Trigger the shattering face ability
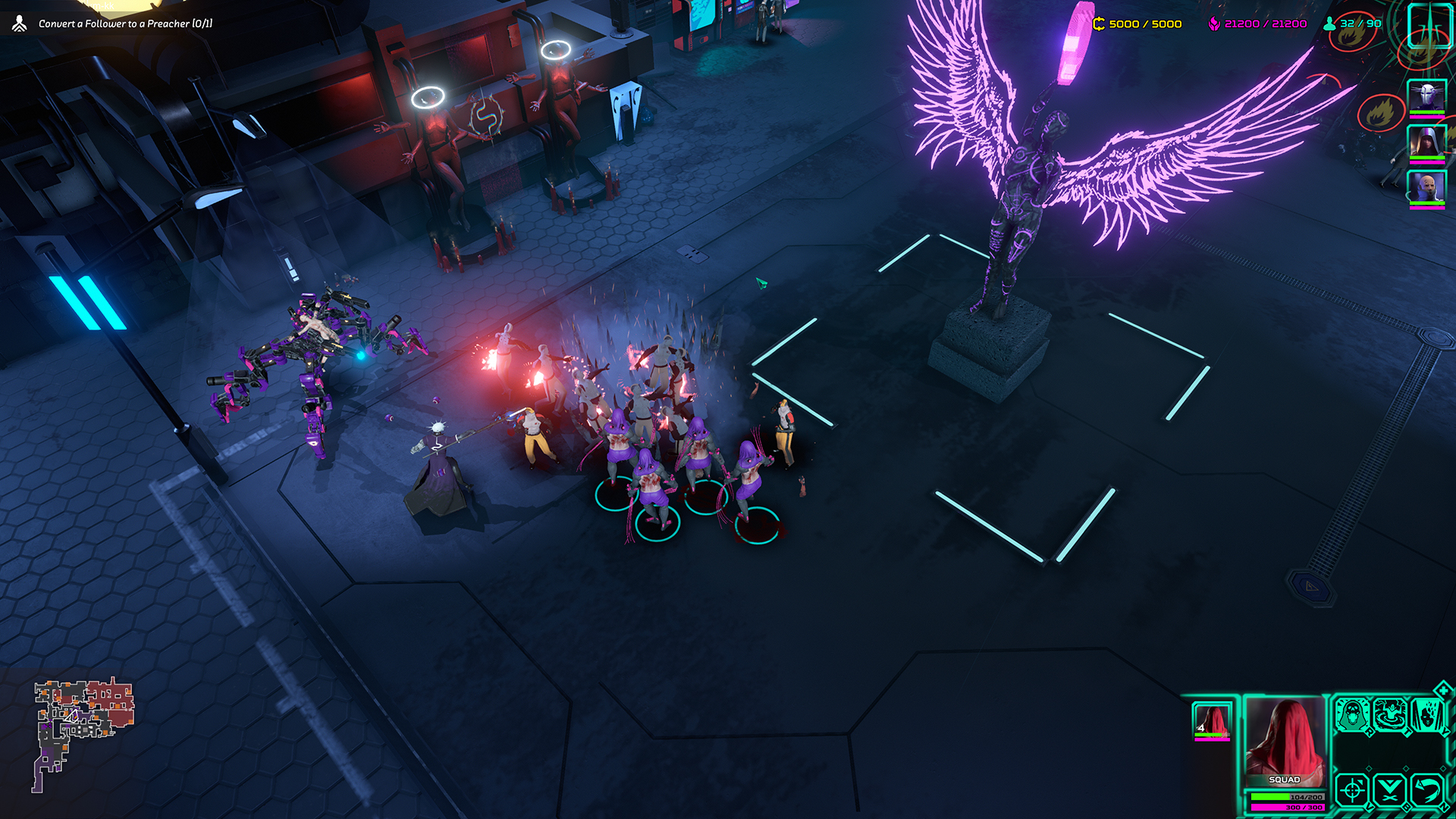The height and width of the screenshot is (819, 1456). [1427, 715]
